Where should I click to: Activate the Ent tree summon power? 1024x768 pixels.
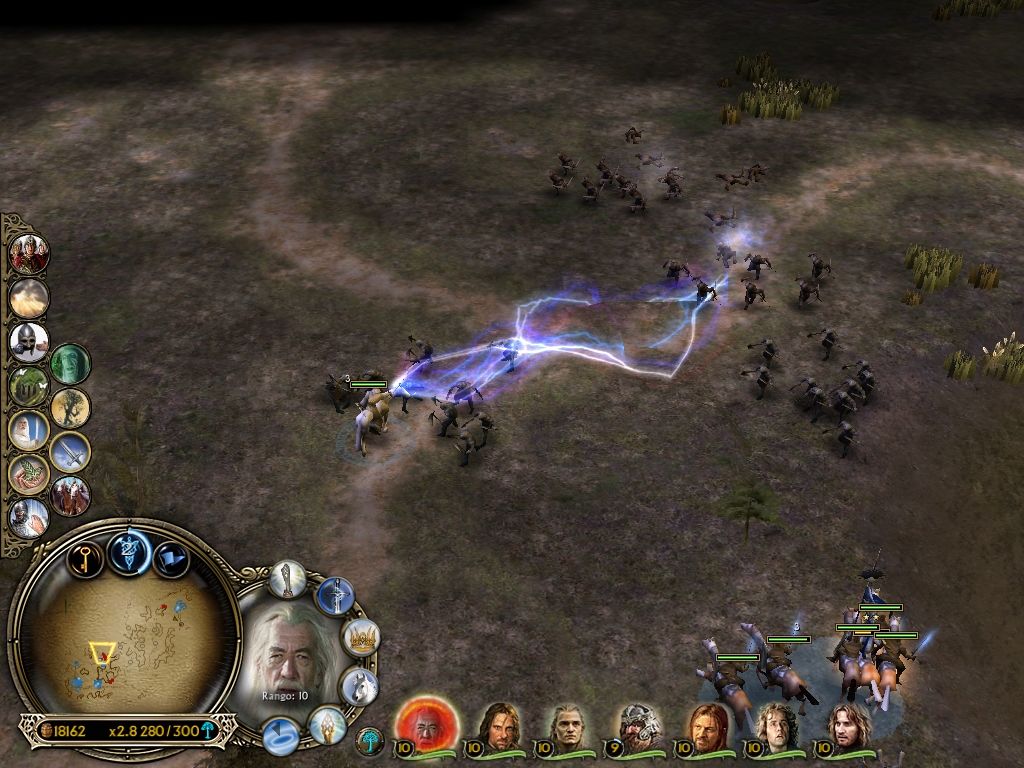coord(70,407)
